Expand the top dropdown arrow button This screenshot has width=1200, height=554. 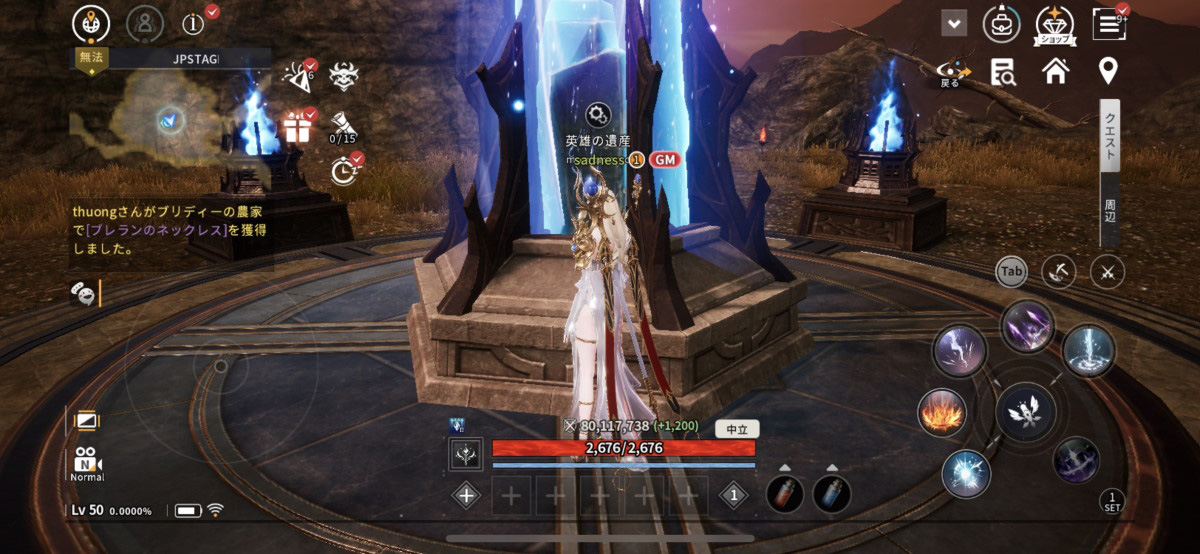[954, 23]
